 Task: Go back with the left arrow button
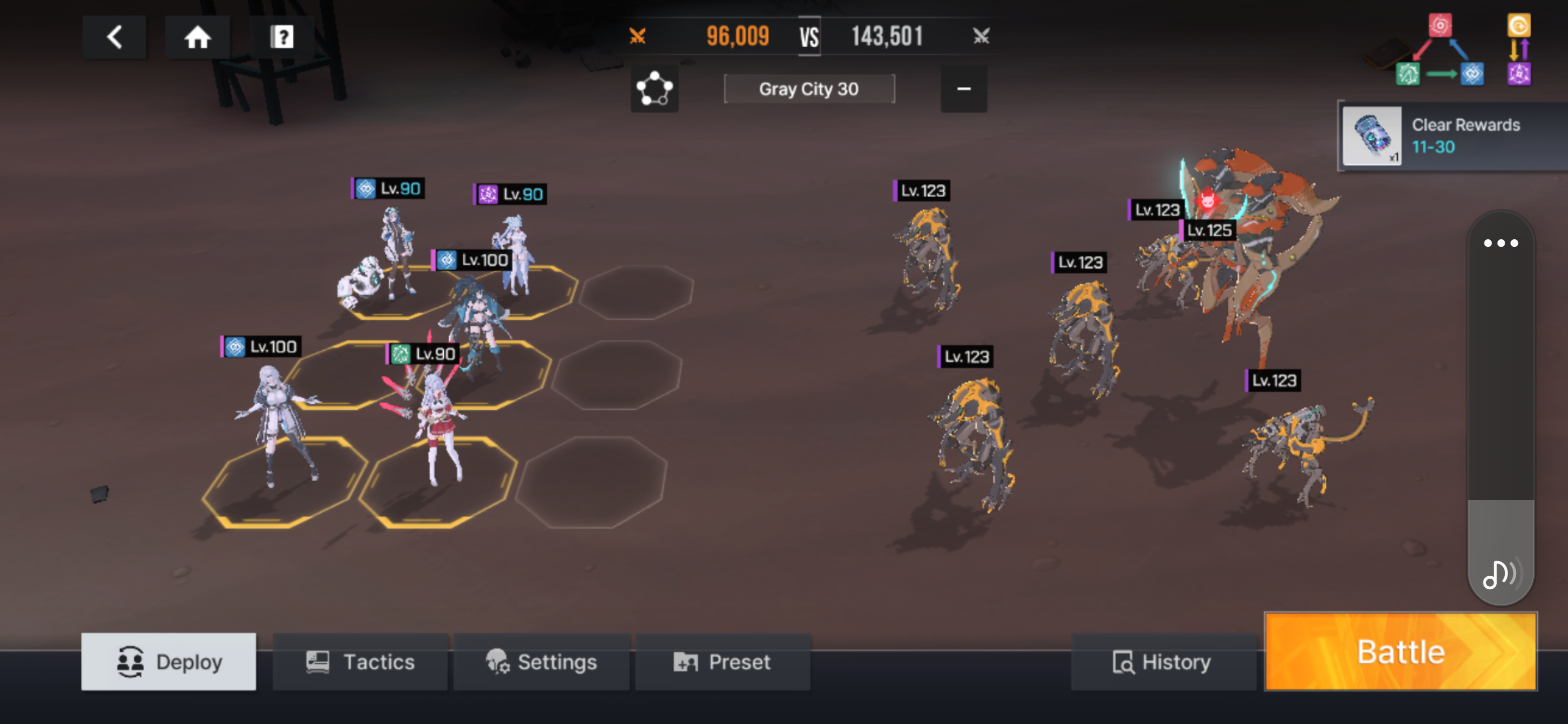point(115,37)
